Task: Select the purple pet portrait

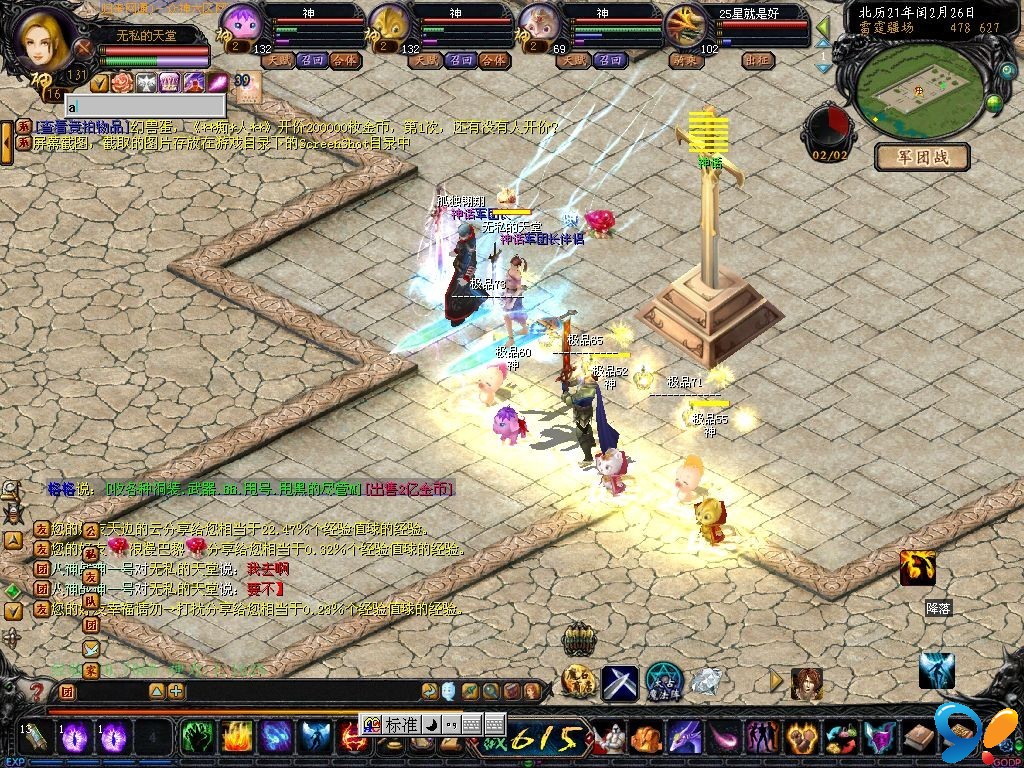Action: tap(240, 22)
